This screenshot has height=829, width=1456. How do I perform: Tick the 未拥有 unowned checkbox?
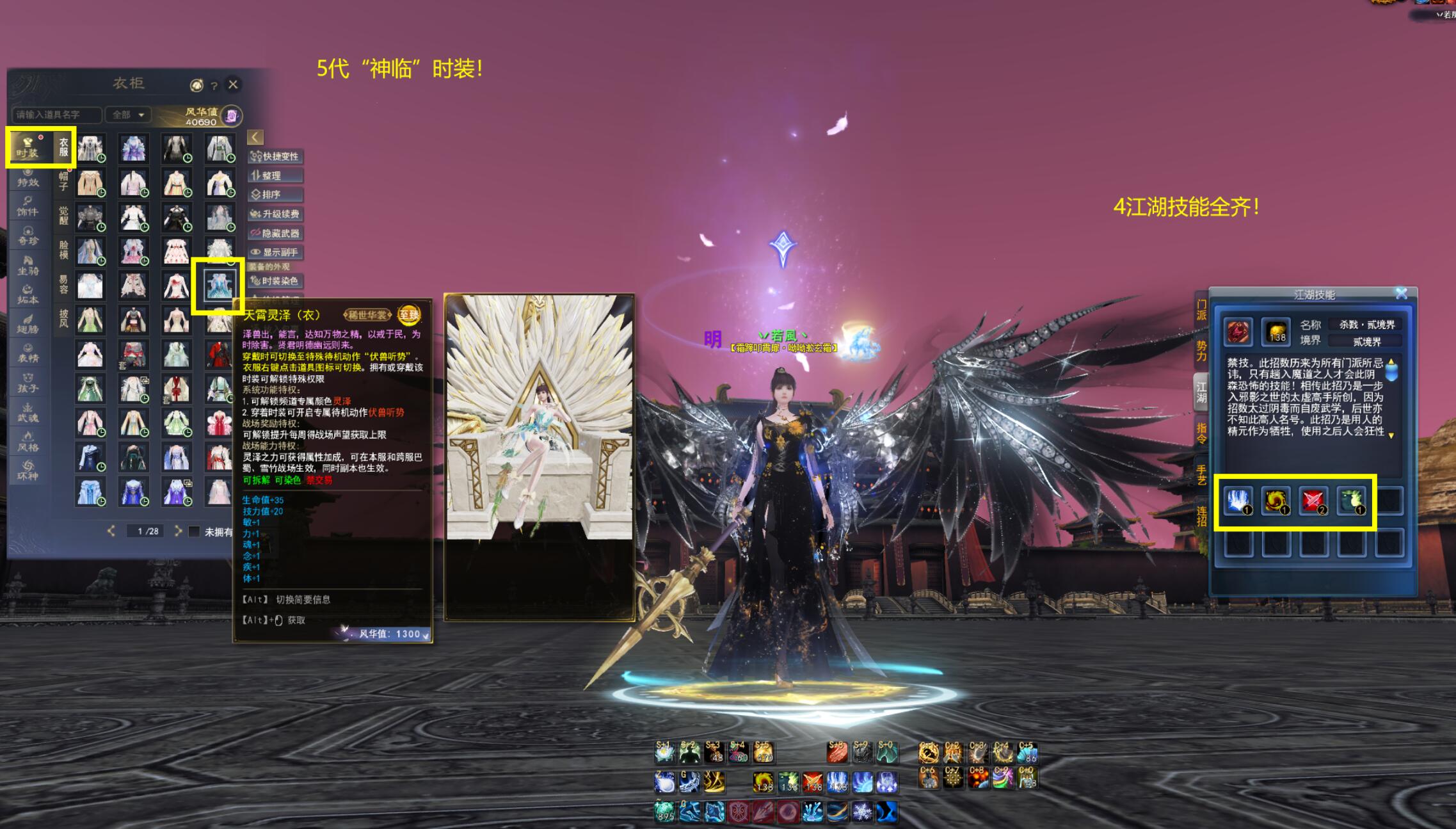pos(195,531)
